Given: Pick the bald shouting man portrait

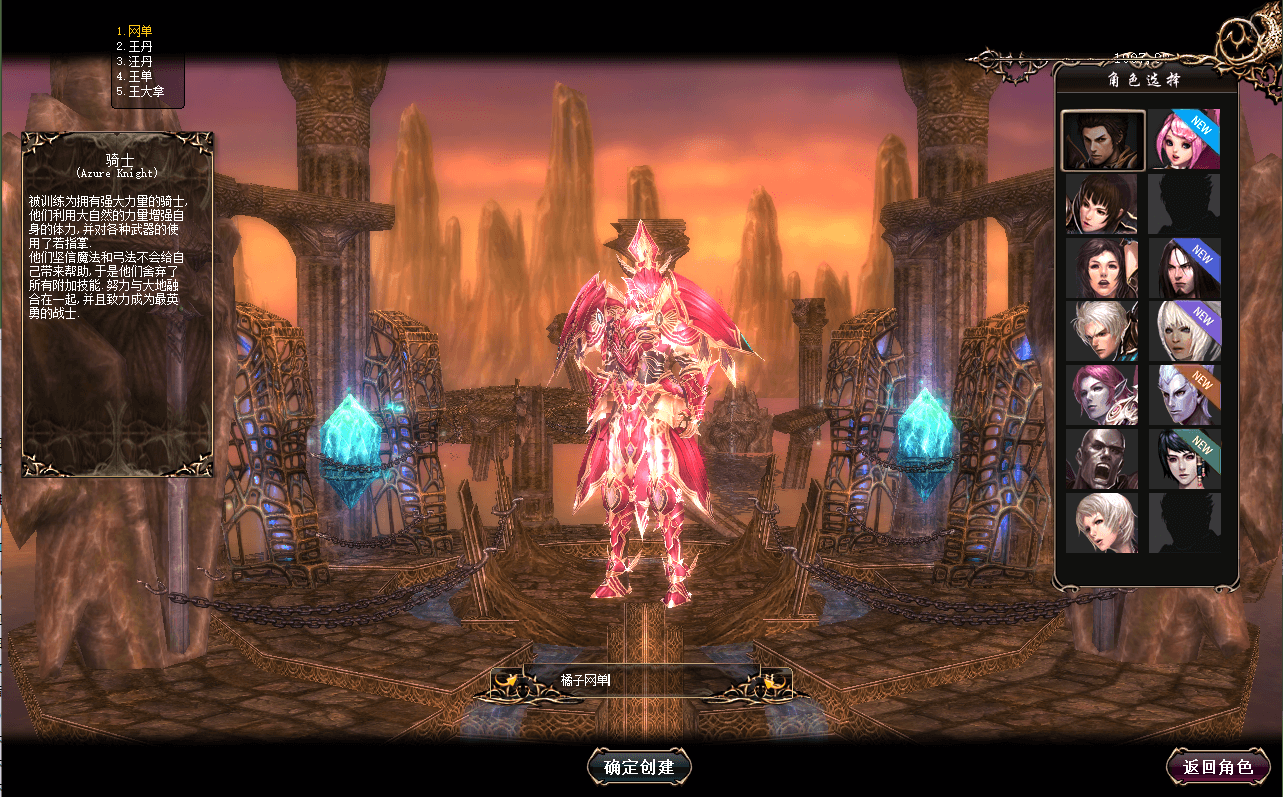Looking at the screenshot, I should [x=1102, y=459].
